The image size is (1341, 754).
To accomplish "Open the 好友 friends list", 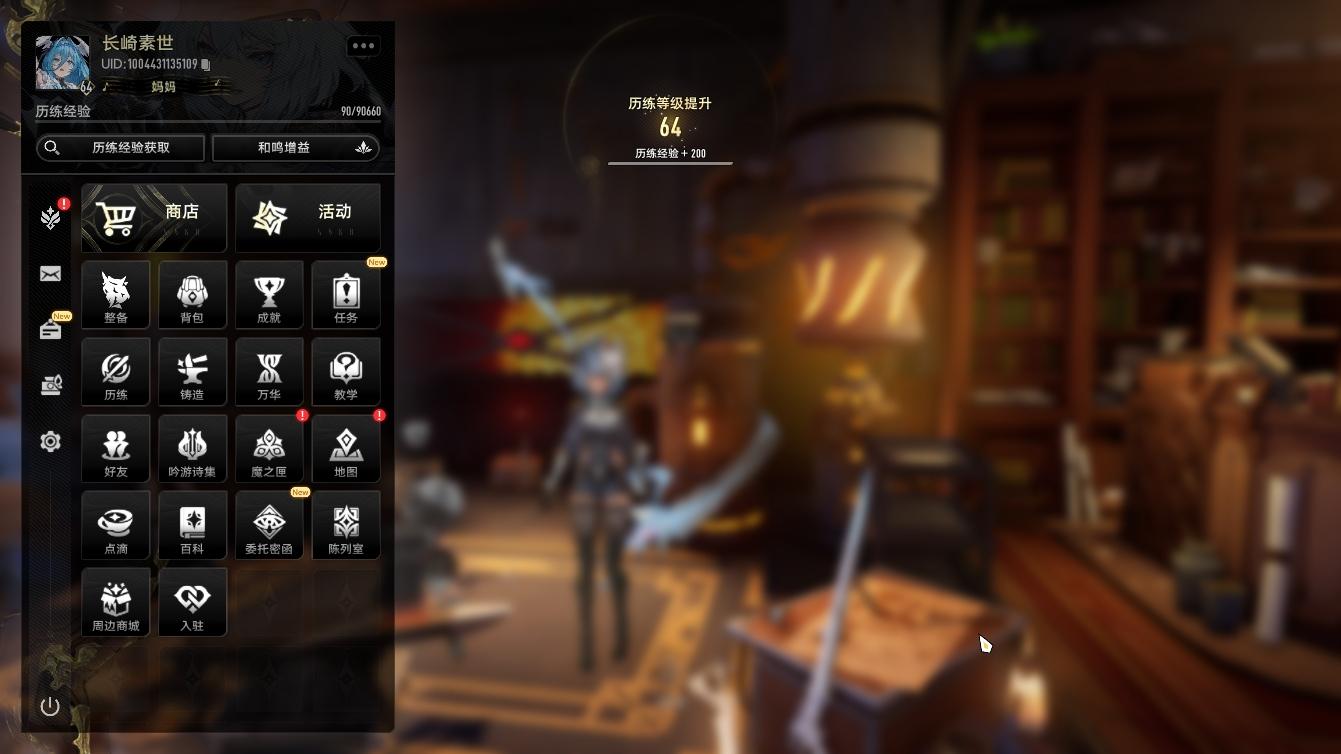I will point(116,449).
